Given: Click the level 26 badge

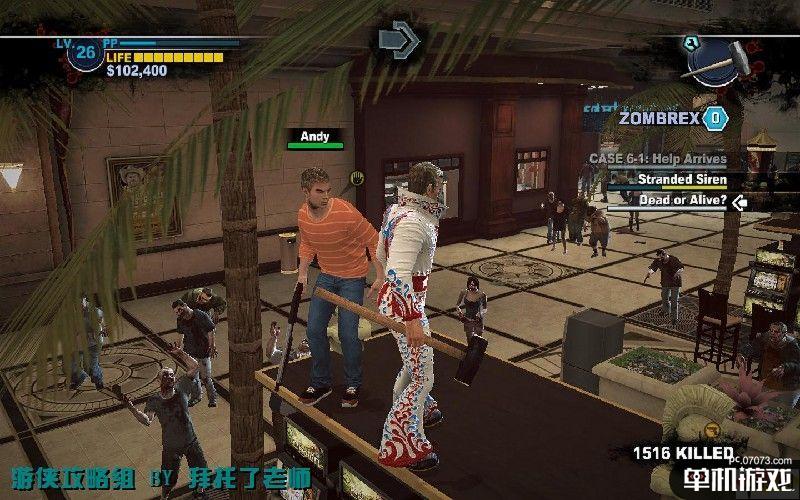Looking at the screenshot, I should (x=87, y=50).
